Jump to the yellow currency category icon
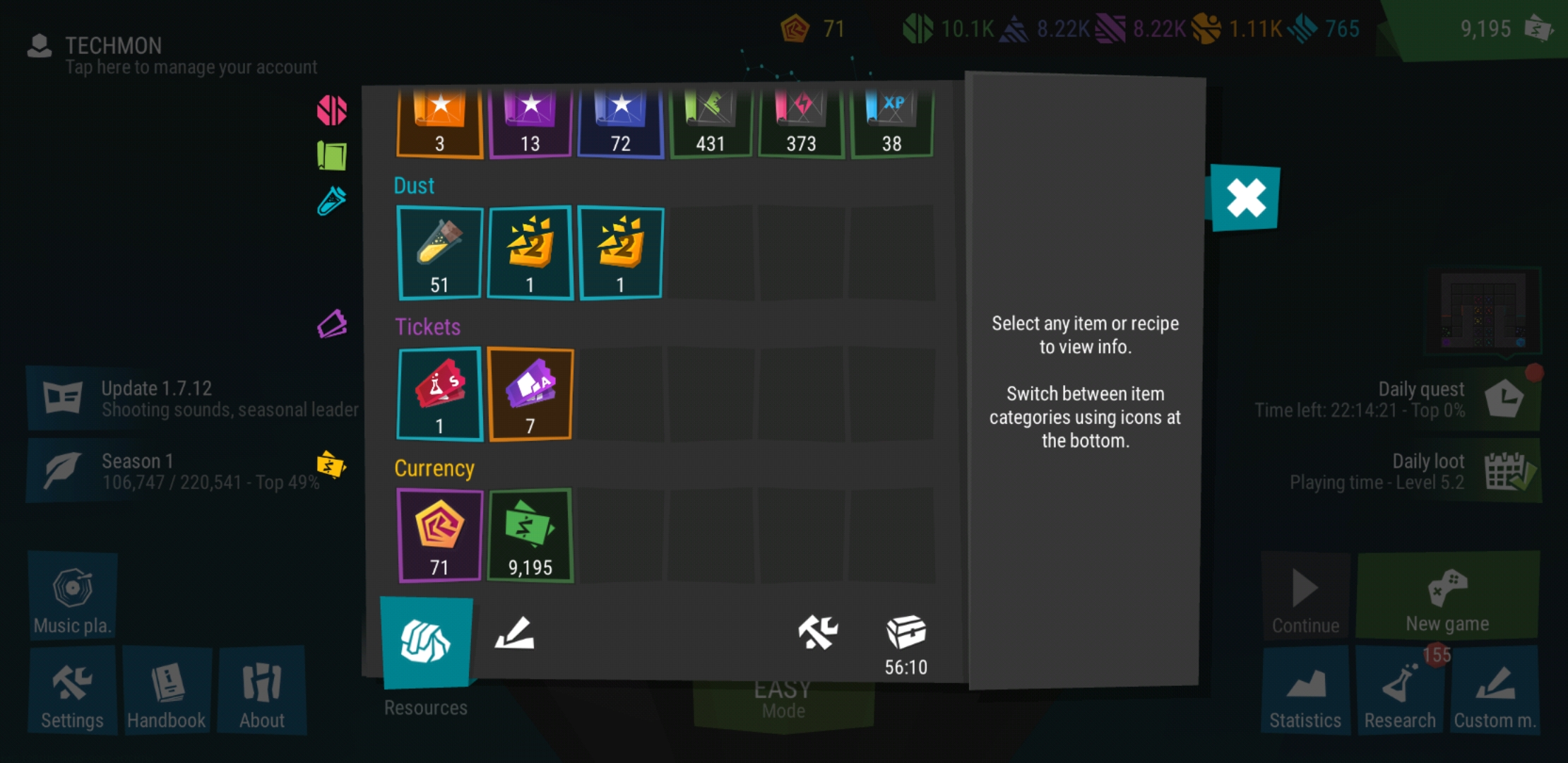Viewport: 1568px width, 763px height. click(331, 465)
